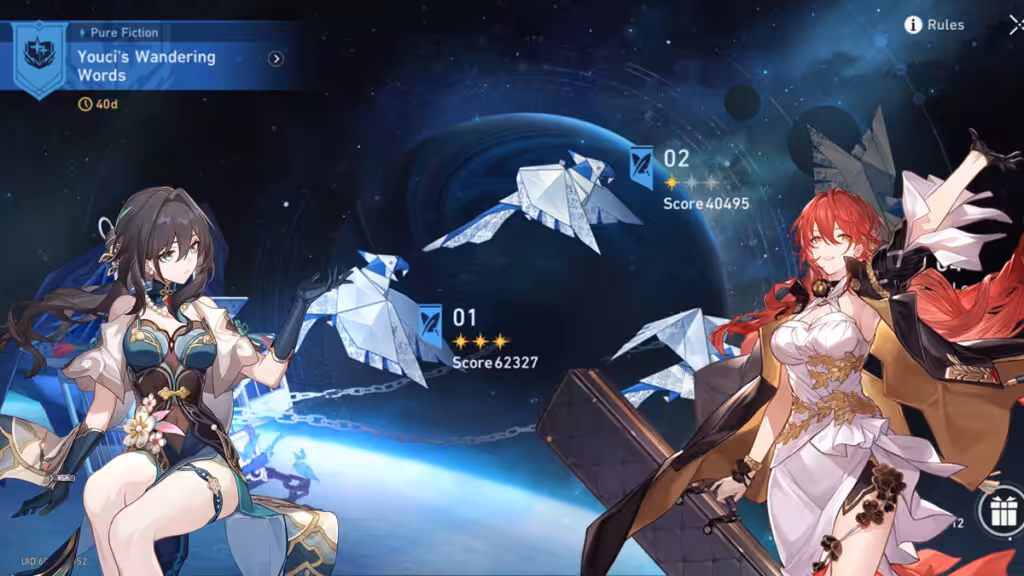Viewport: 1024px width, 576px height.
Task: Close the Pure Fiction screen
Action: [x=1015, y=25]
